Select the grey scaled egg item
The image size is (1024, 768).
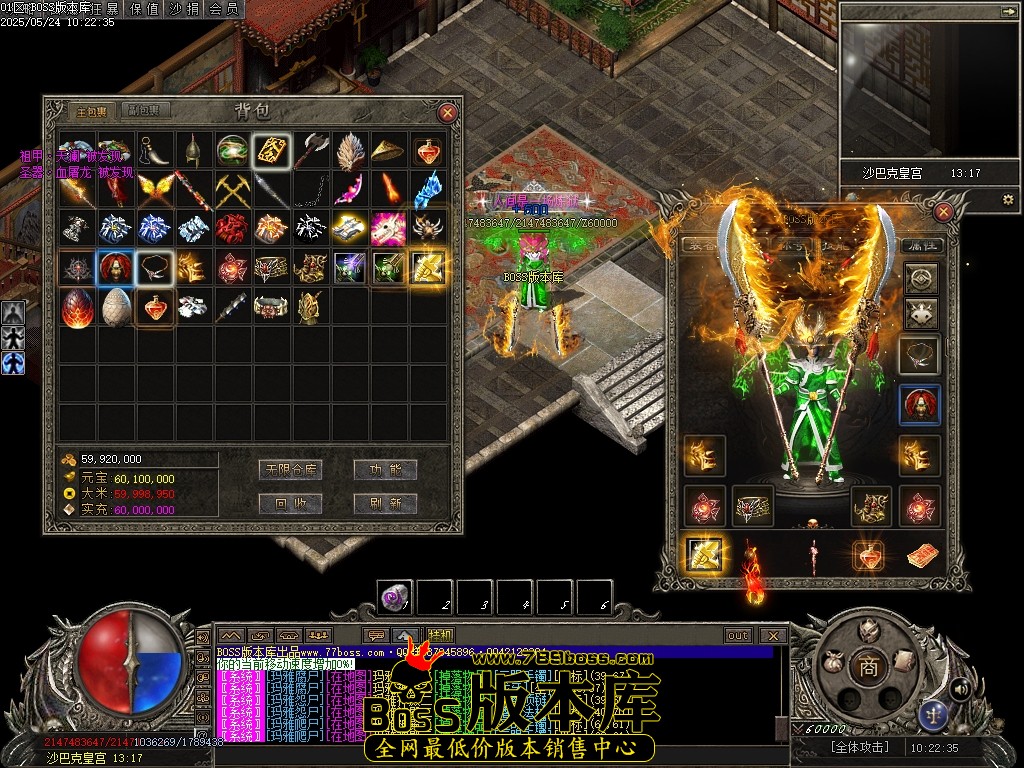click(116, 307)
